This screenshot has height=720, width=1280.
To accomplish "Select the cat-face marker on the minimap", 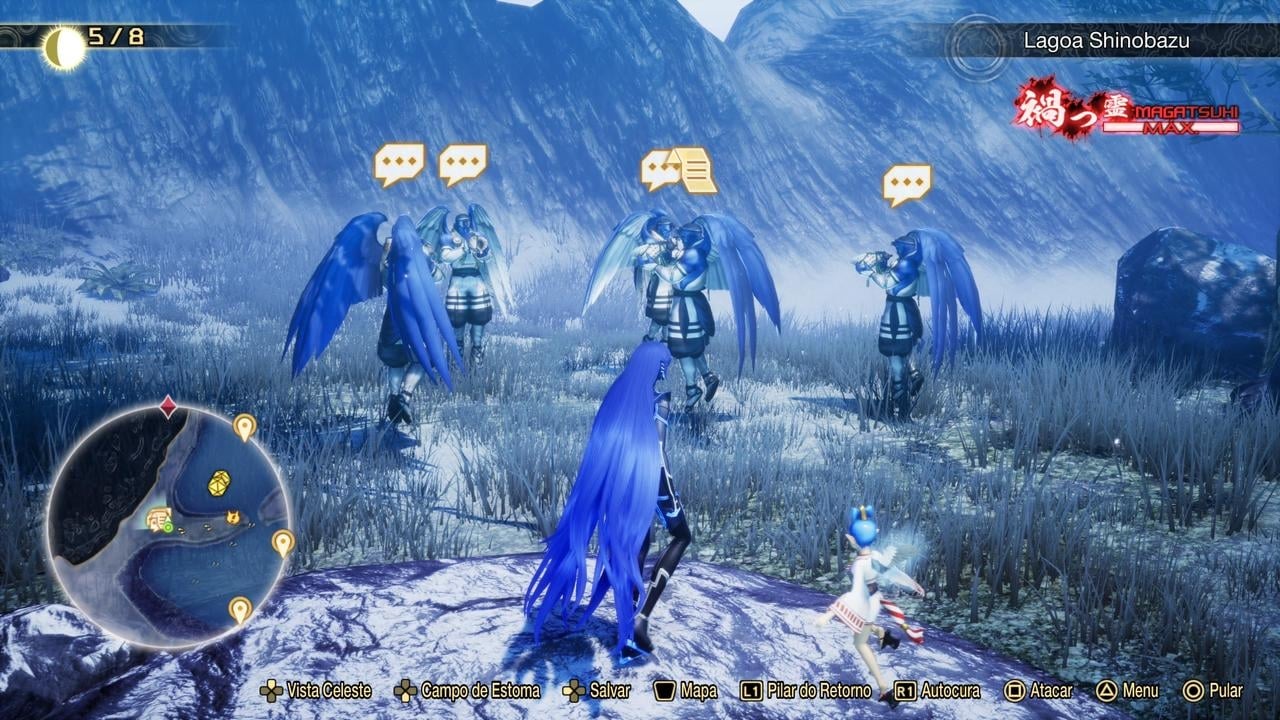I will coord(233,517).
